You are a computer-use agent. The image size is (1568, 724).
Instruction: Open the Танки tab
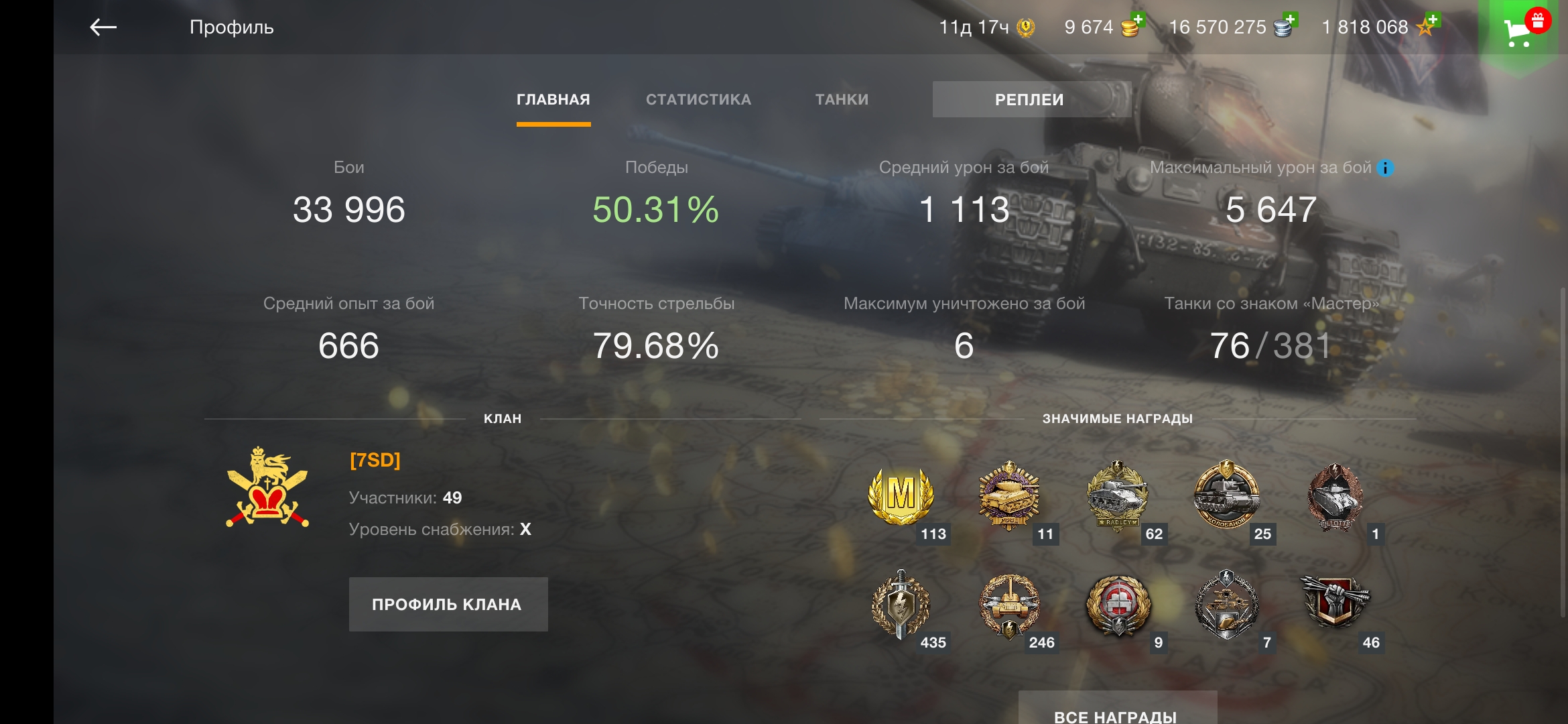[842, 100]
